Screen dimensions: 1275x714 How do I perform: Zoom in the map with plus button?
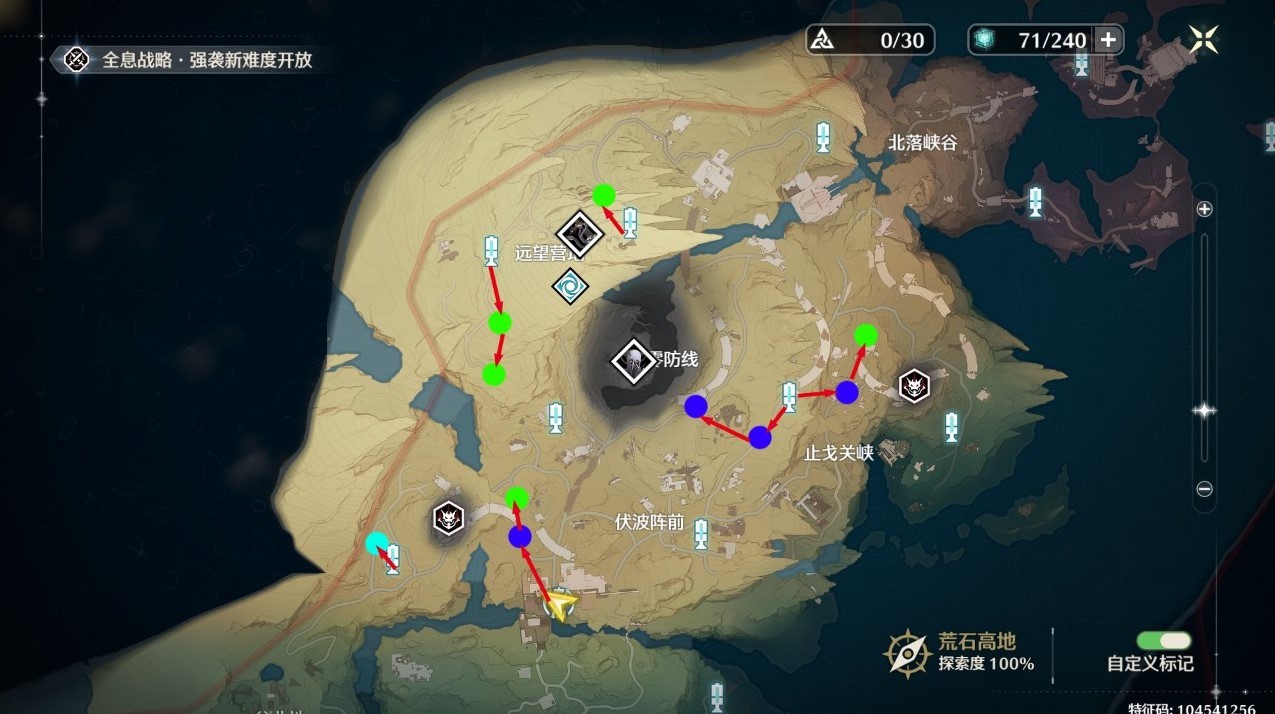(x=1205, y=209)
